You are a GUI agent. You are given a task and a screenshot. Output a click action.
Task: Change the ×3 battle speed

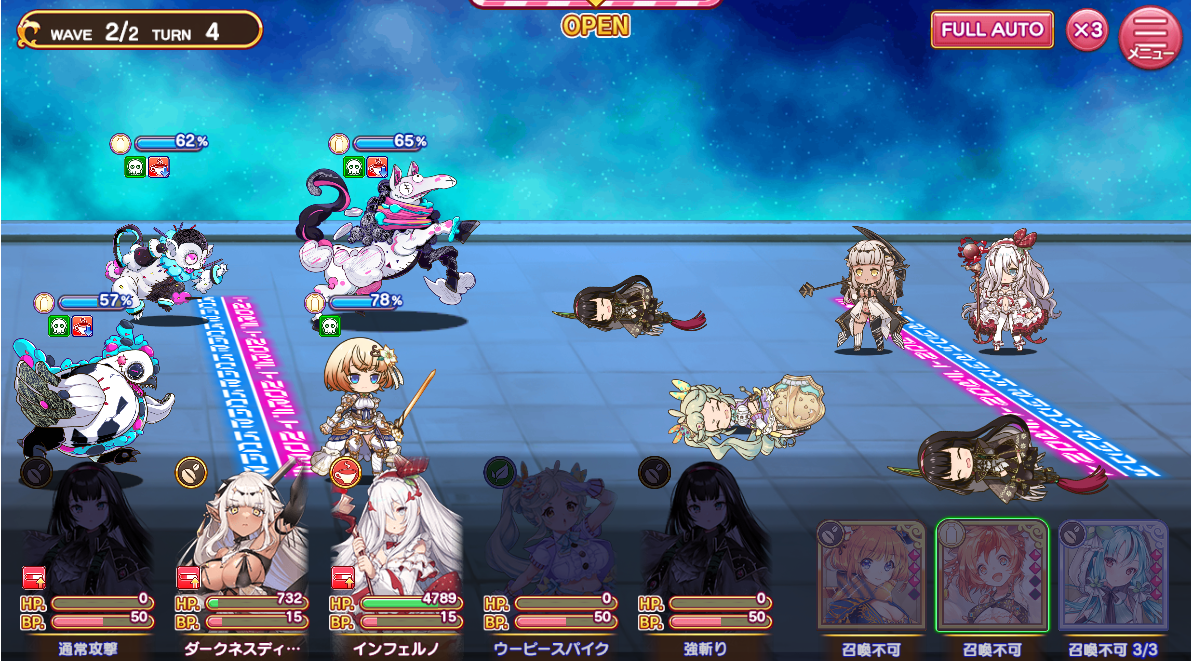(1087, 31)
